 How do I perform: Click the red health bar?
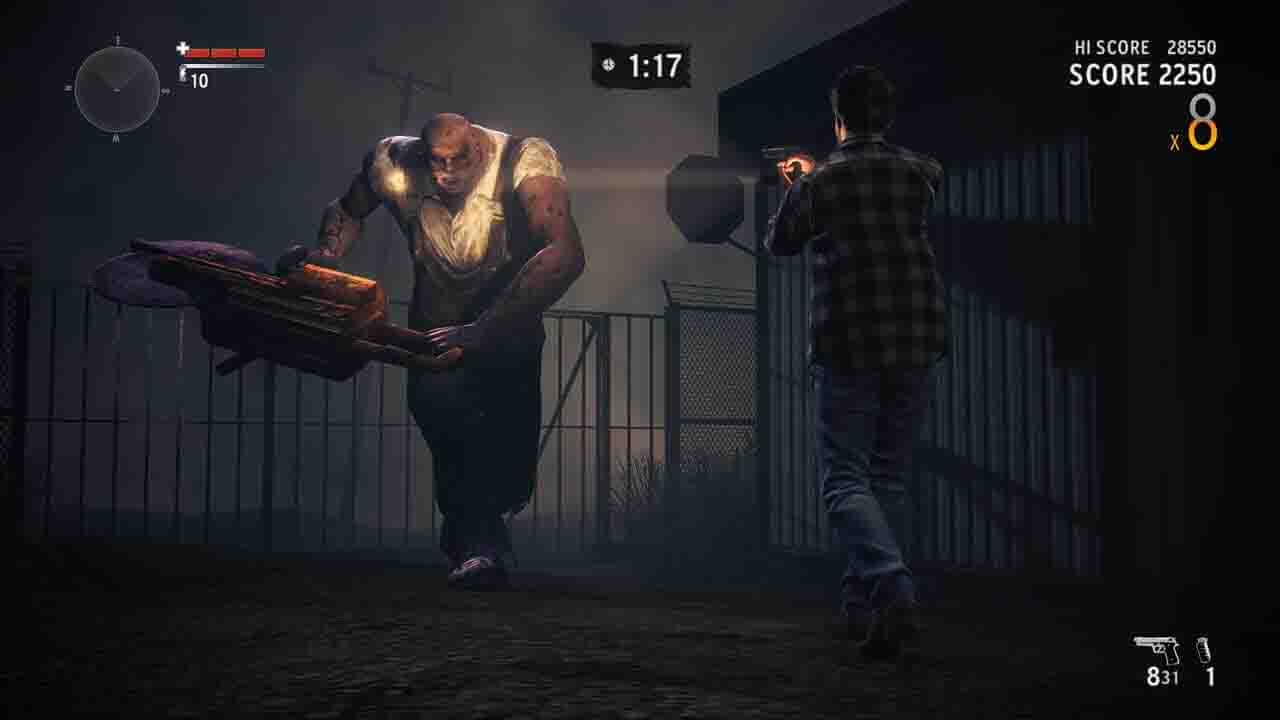225,53
